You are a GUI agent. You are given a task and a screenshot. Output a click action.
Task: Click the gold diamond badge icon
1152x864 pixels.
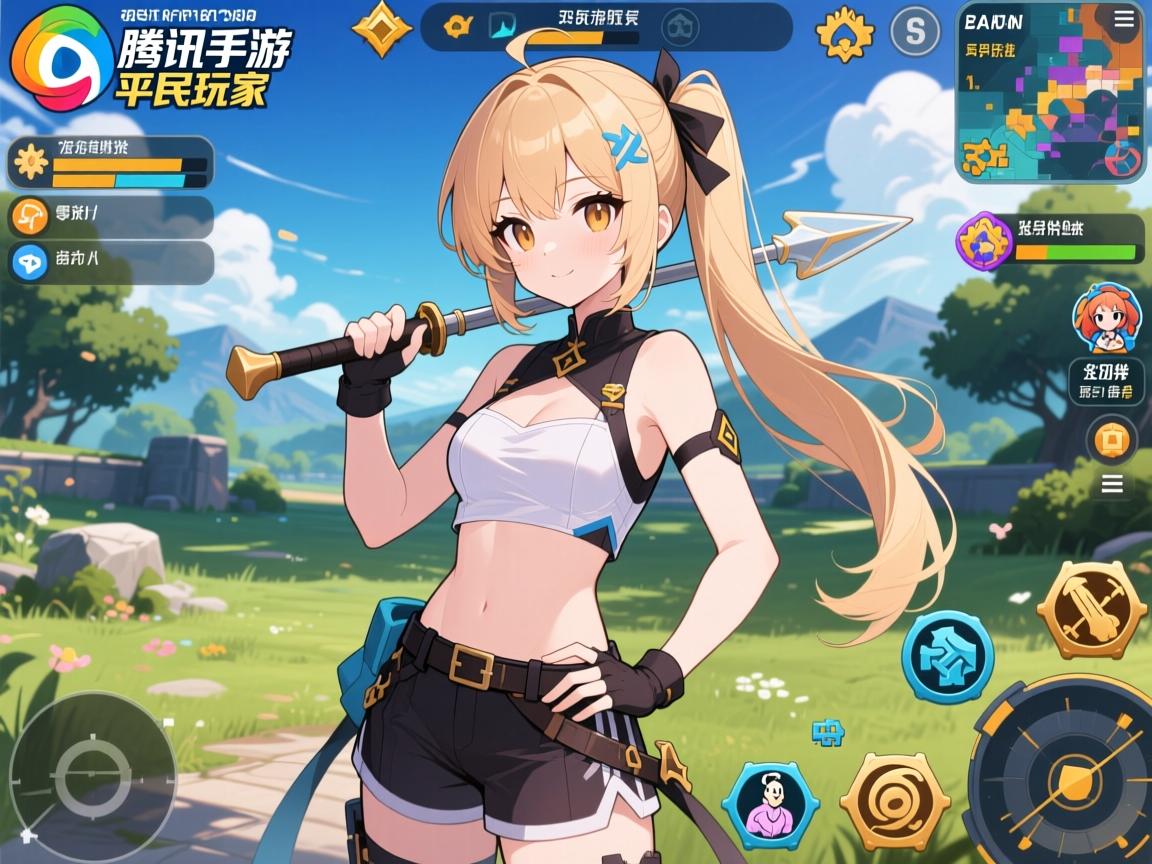pos(383,28)
